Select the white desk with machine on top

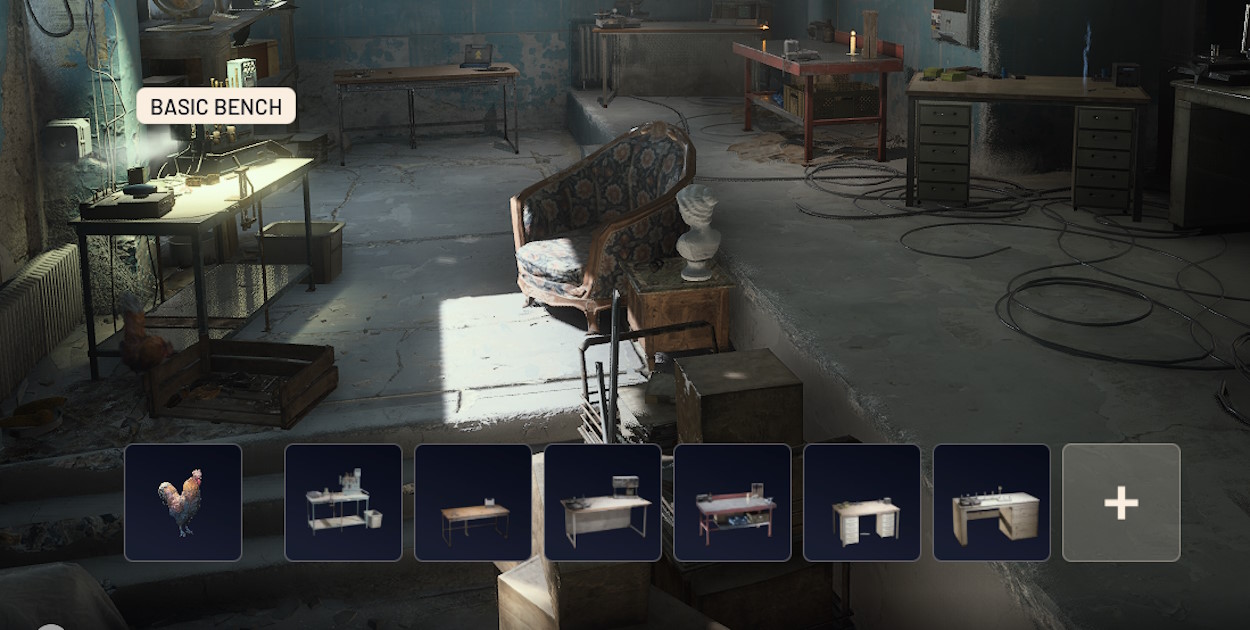pos(603,502)
